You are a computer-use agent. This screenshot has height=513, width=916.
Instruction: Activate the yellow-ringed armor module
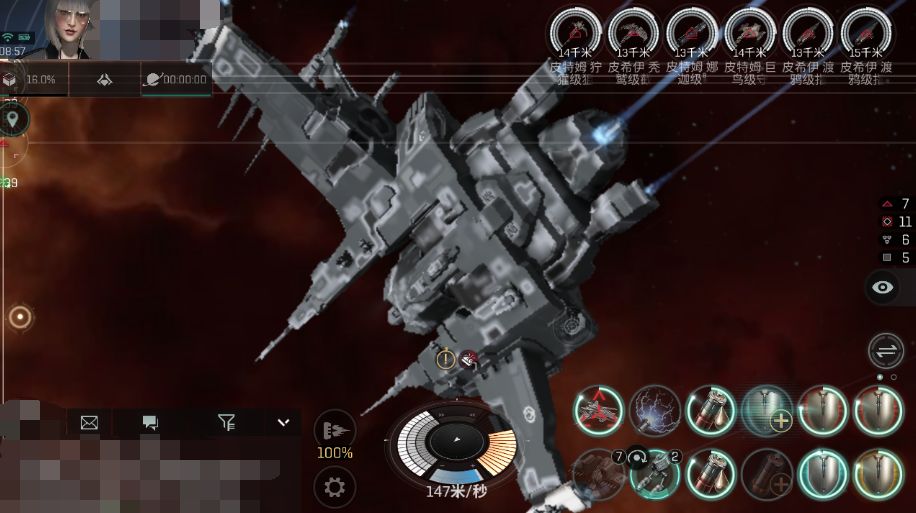(877, 468)
